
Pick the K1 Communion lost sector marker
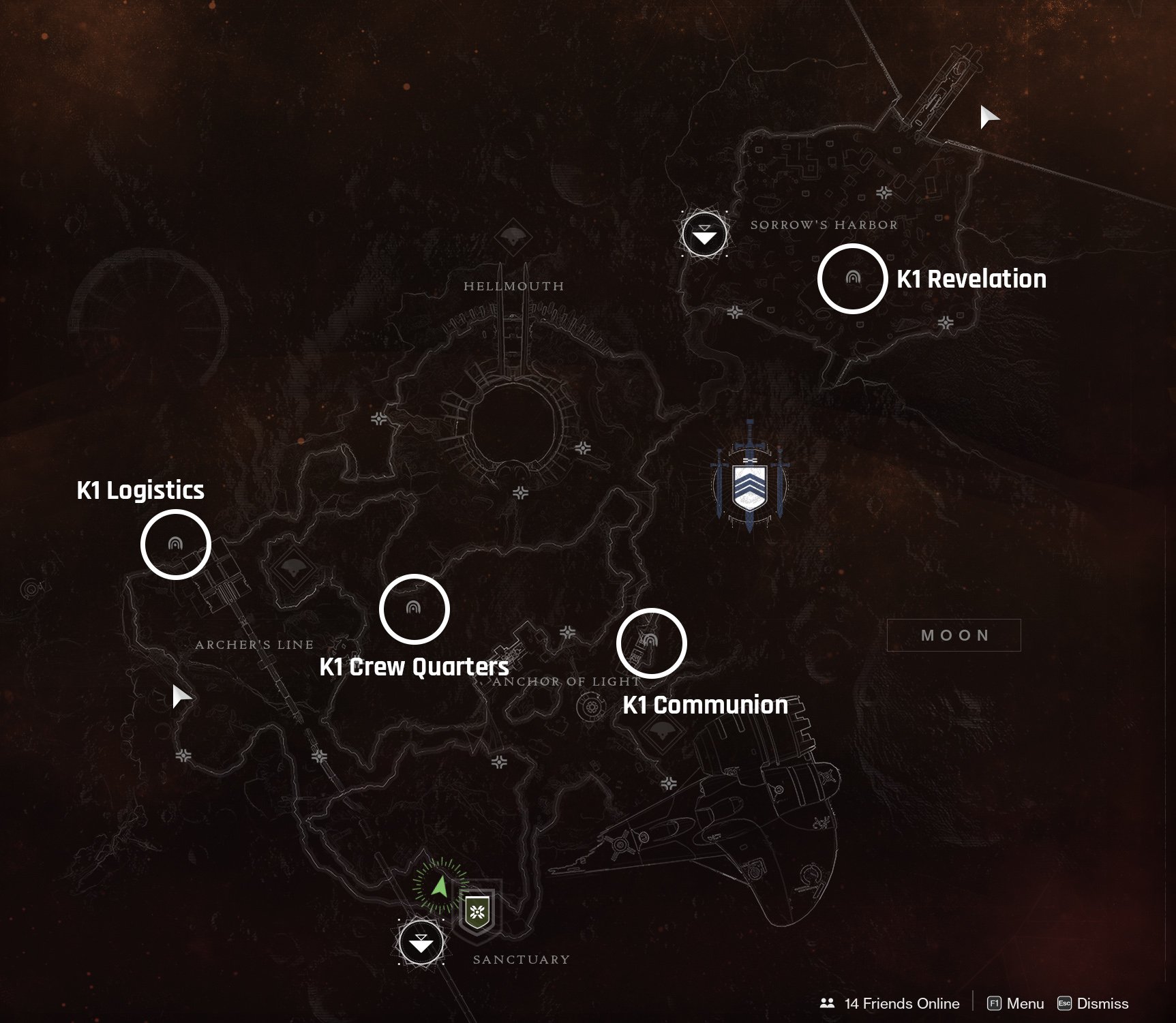[x=650, y=641]
